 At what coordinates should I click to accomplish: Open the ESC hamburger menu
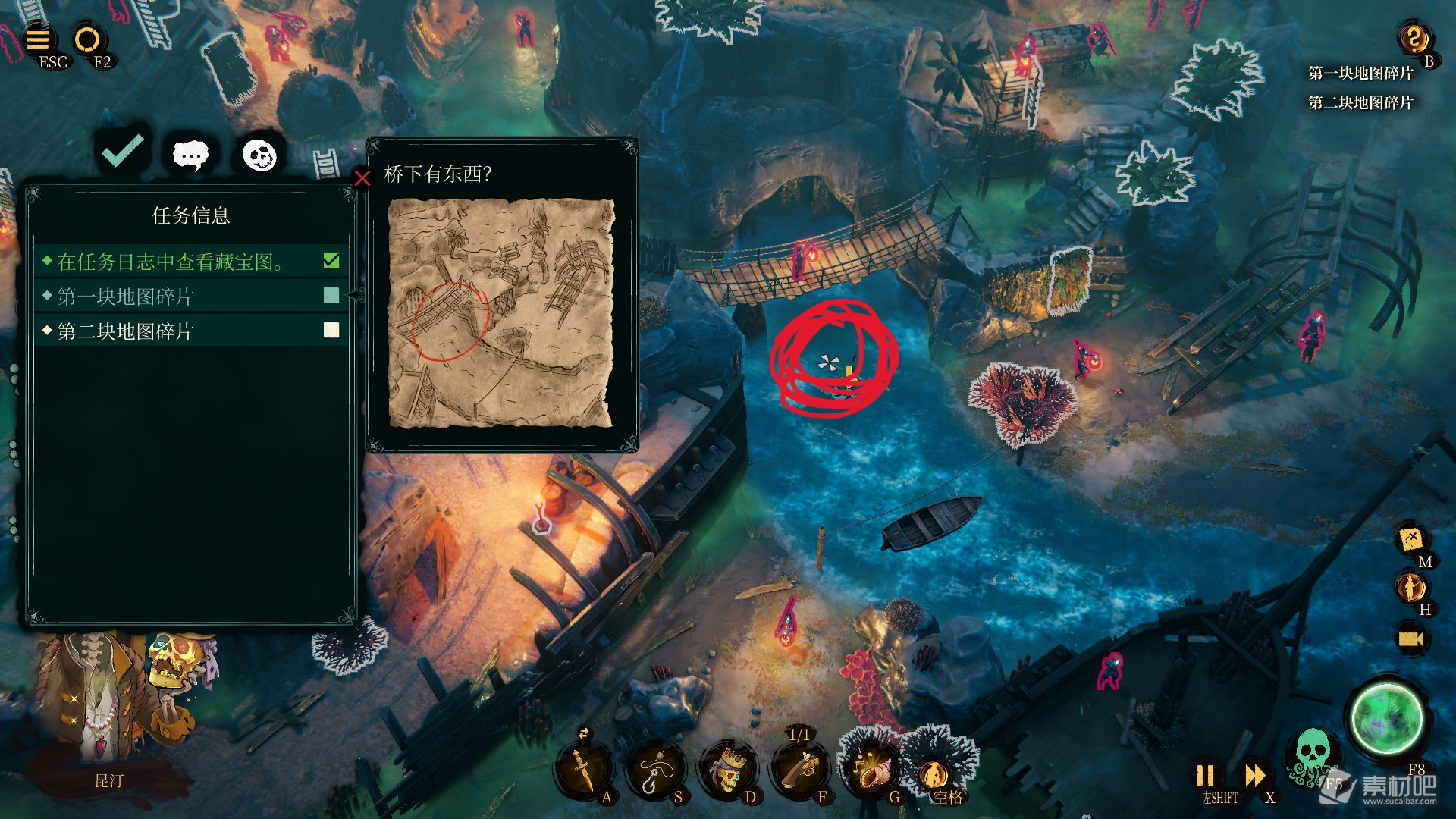click(38, 39)
